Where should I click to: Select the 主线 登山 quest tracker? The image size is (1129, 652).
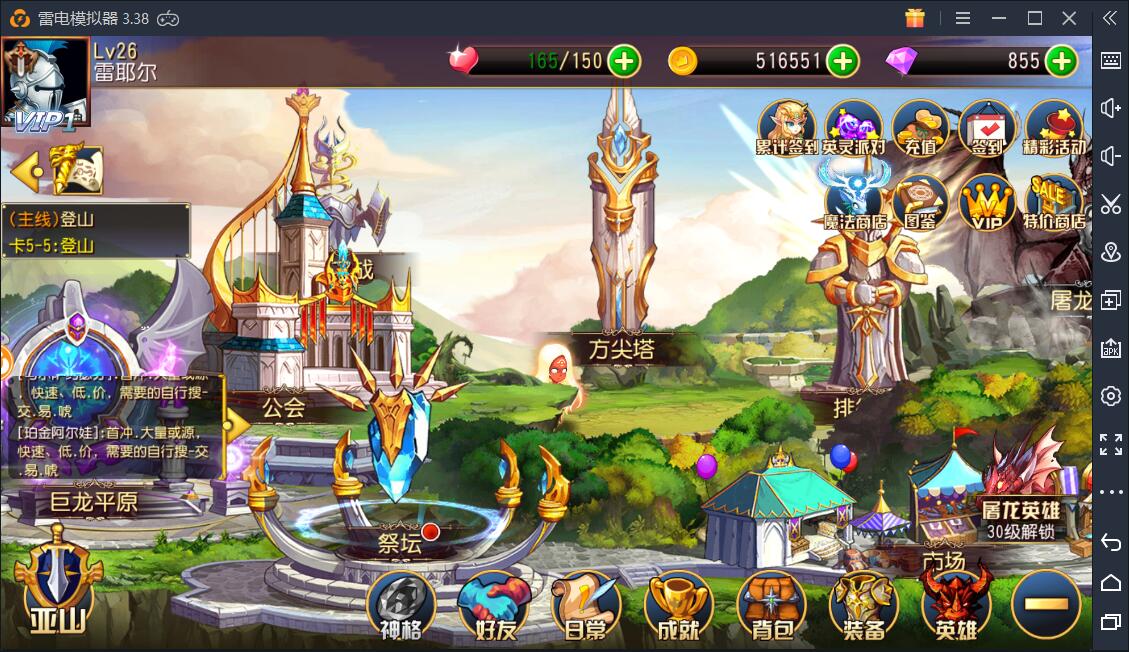click(x=95, y=231)
